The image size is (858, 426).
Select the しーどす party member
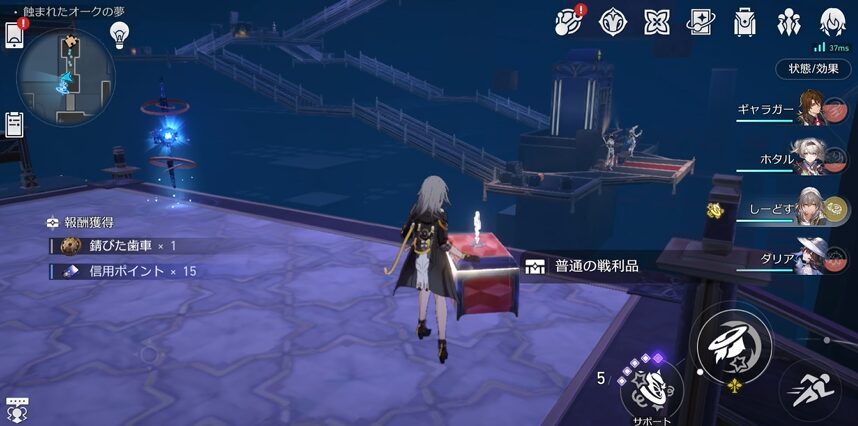click(x=818, y=208)
